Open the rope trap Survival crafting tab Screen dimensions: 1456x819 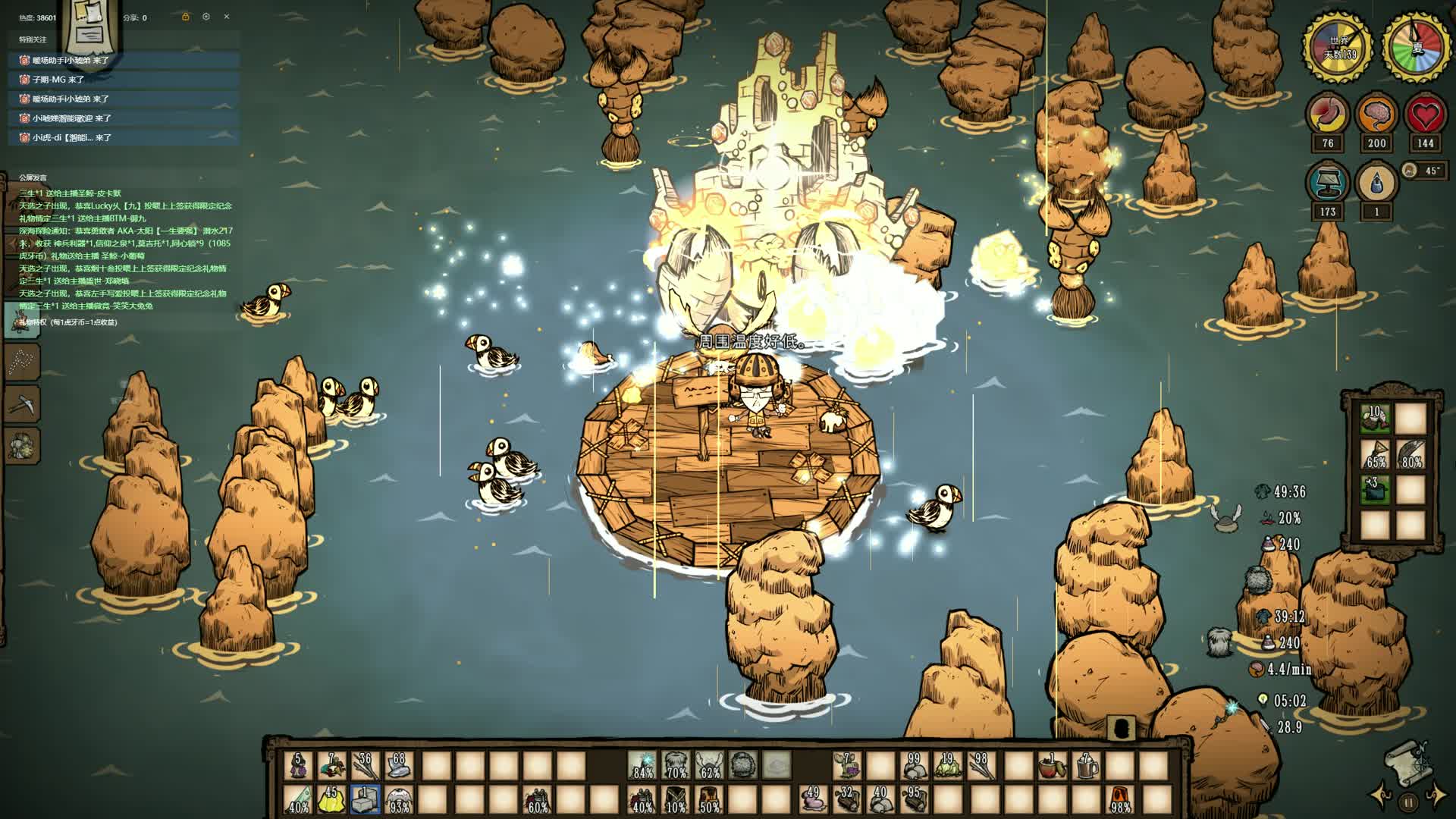point(21,362)
